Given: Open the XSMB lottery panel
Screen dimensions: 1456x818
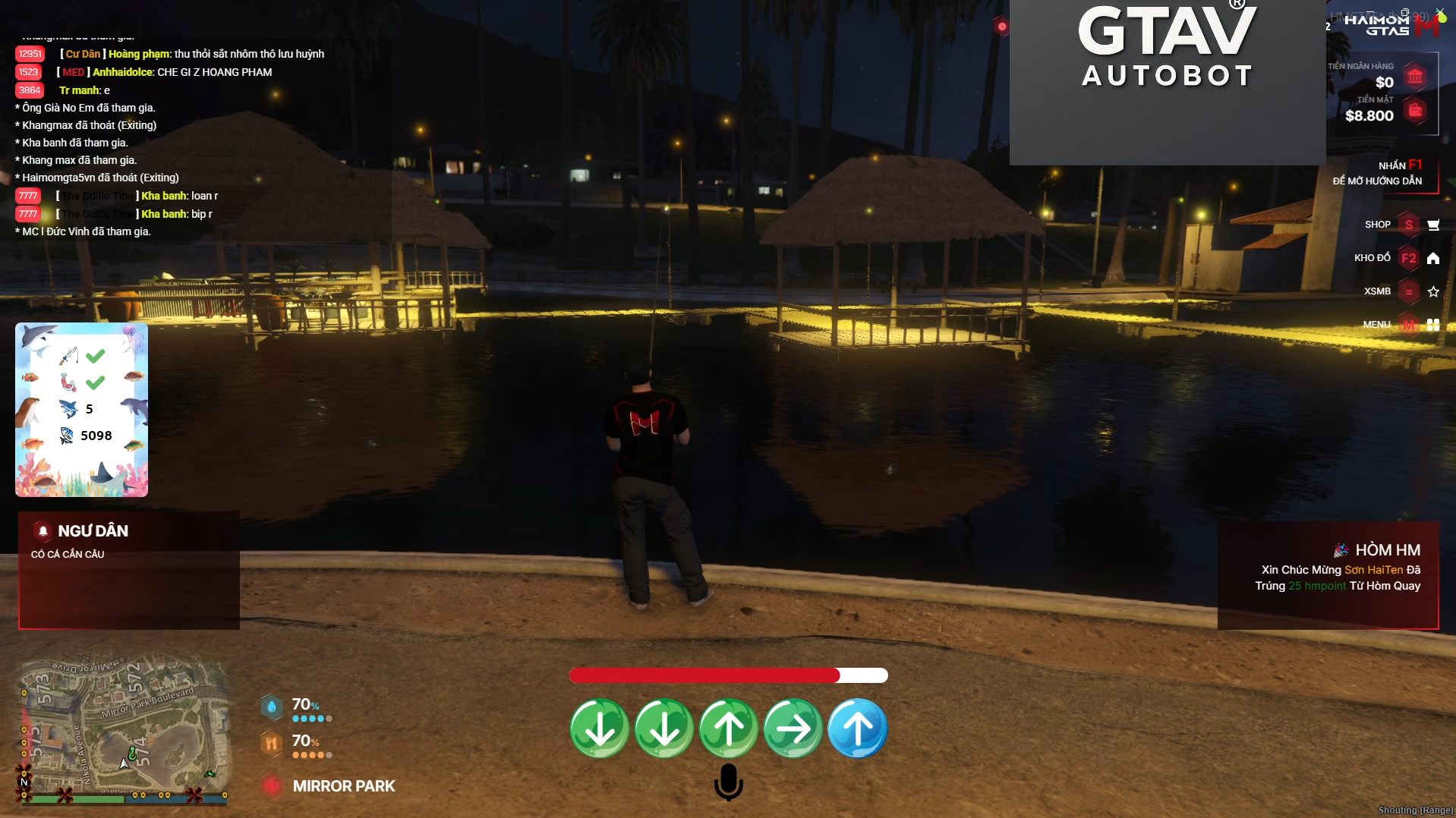Looking at the screenshot, I should (1408, 291).
